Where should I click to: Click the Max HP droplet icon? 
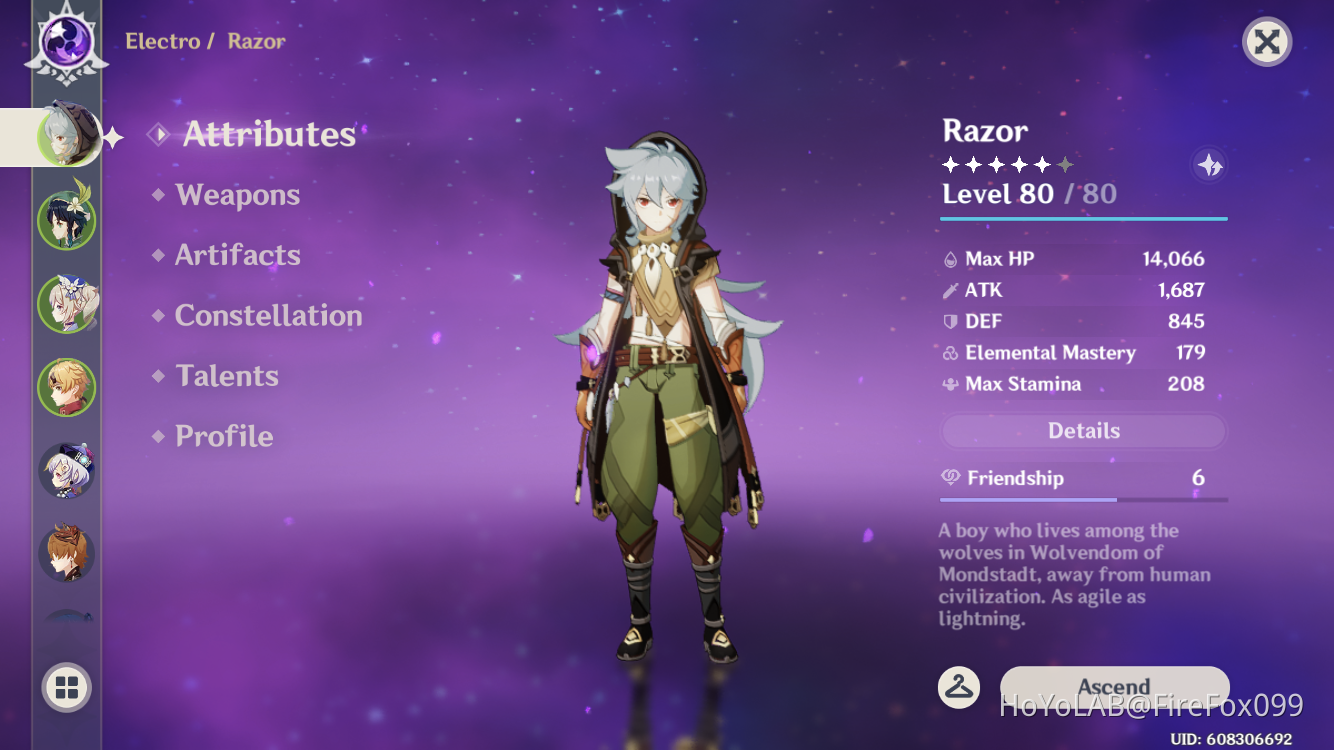tap(951, 258)
